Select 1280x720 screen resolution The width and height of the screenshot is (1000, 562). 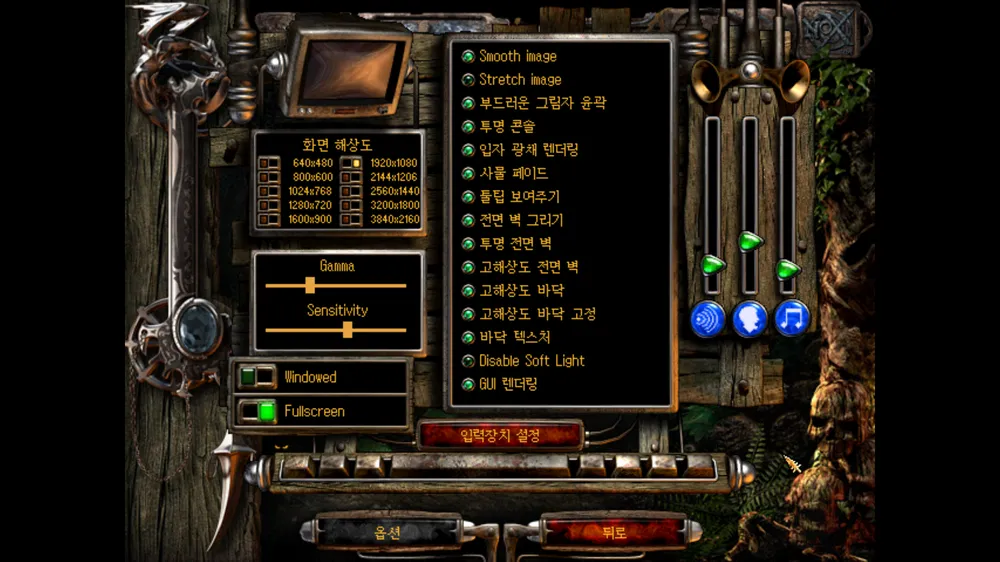click(270, 205)
